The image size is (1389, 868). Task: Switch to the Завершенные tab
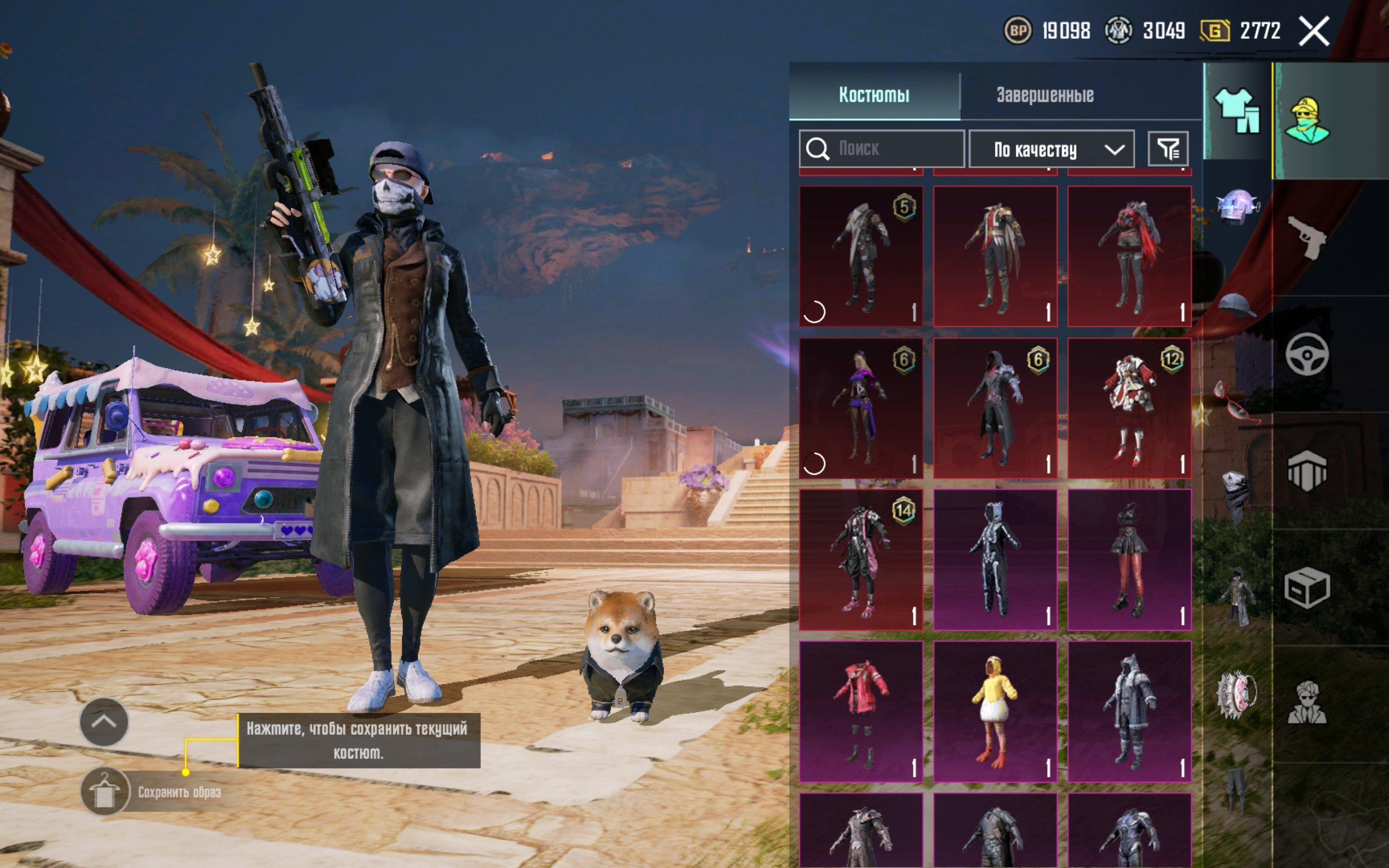click(1045, 95)
